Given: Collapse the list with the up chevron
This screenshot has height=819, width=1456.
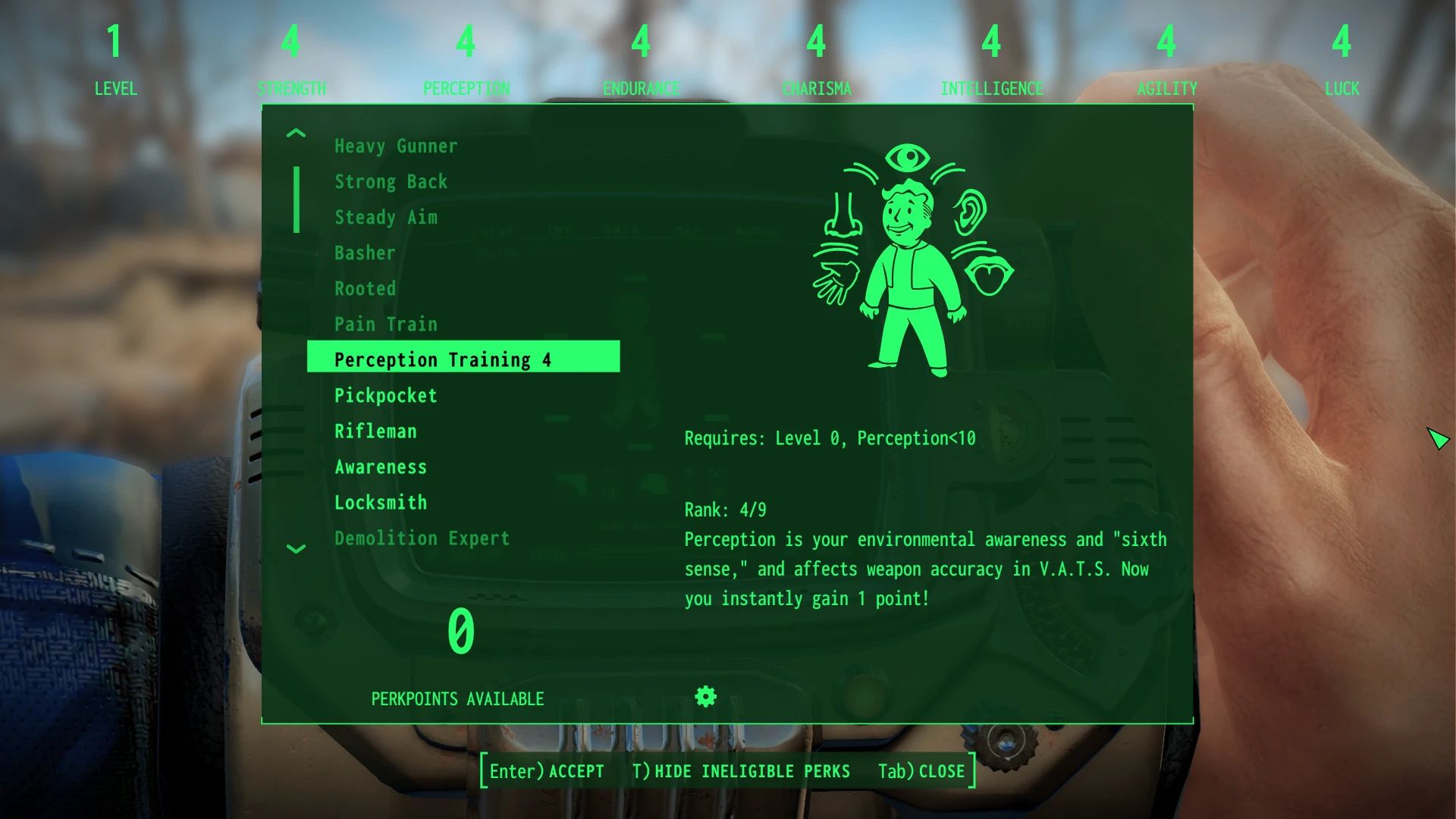Looking at the screenshot, I should coord(296,133).
